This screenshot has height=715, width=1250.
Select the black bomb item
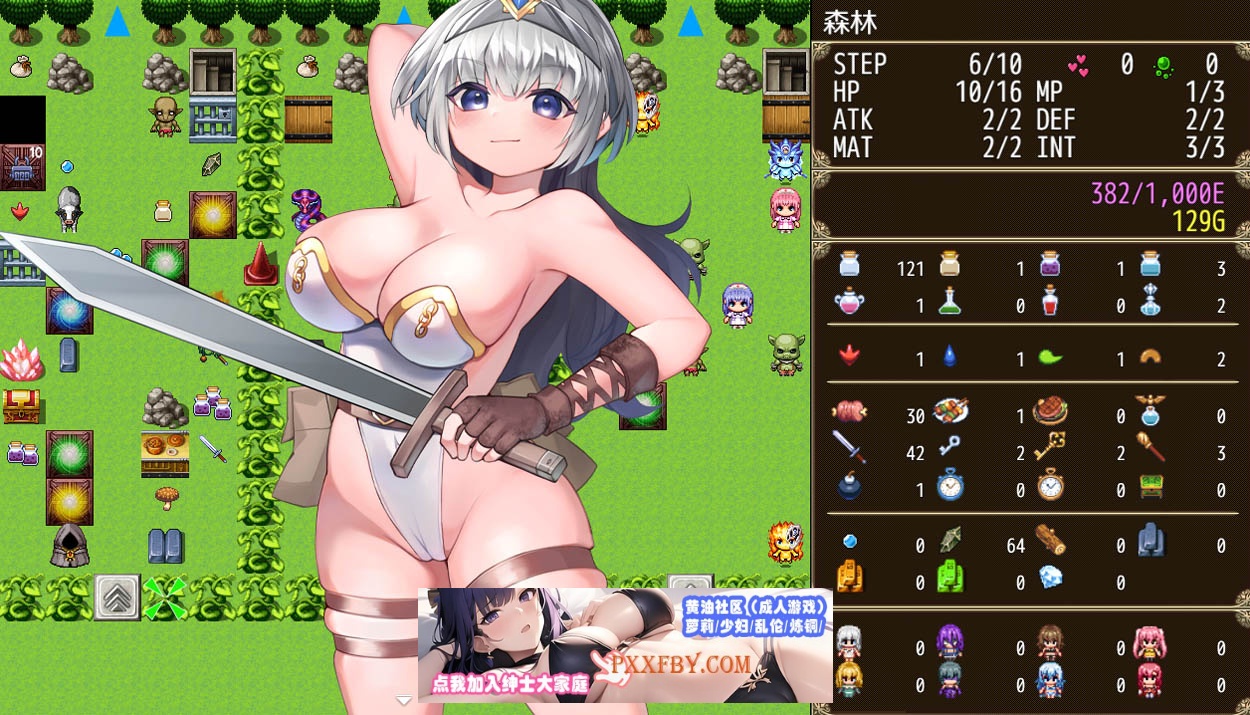pos(849,486)
